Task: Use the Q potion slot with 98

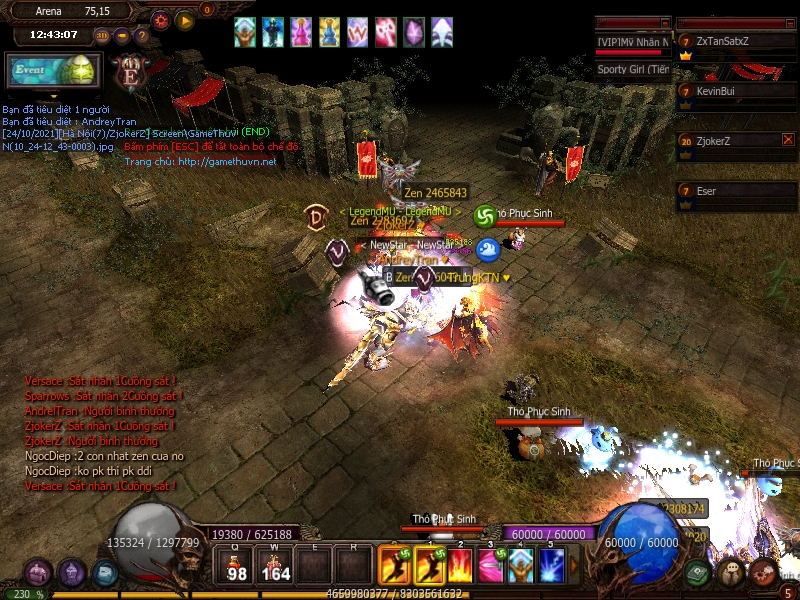Action: point(237,565)
